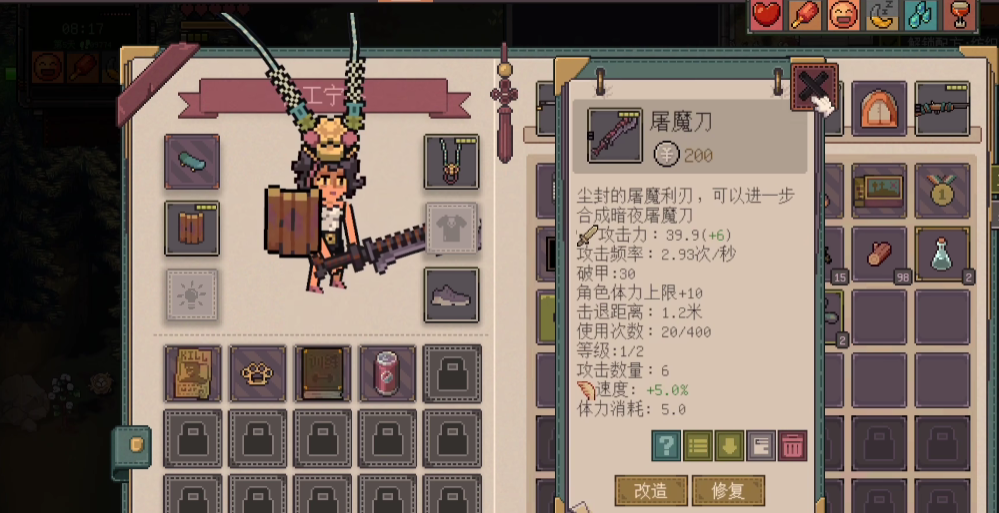Screen dimensions: 999x513
Task: Select the skateboard equipment slot
Action: pyautogui.click(x=192, y=161)
